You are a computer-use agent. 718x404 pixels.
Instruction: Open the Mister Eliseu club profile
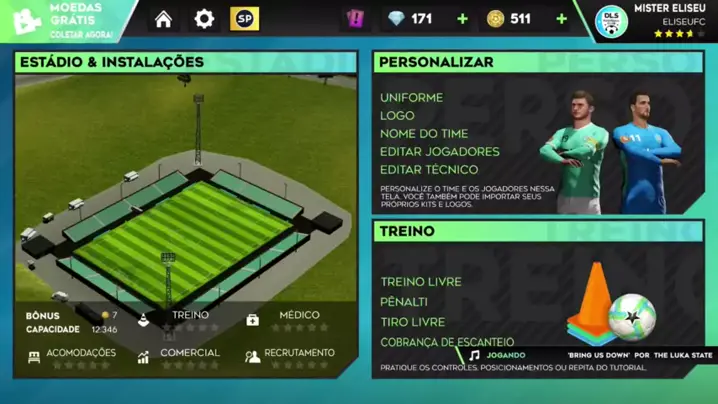coord(655,21)
